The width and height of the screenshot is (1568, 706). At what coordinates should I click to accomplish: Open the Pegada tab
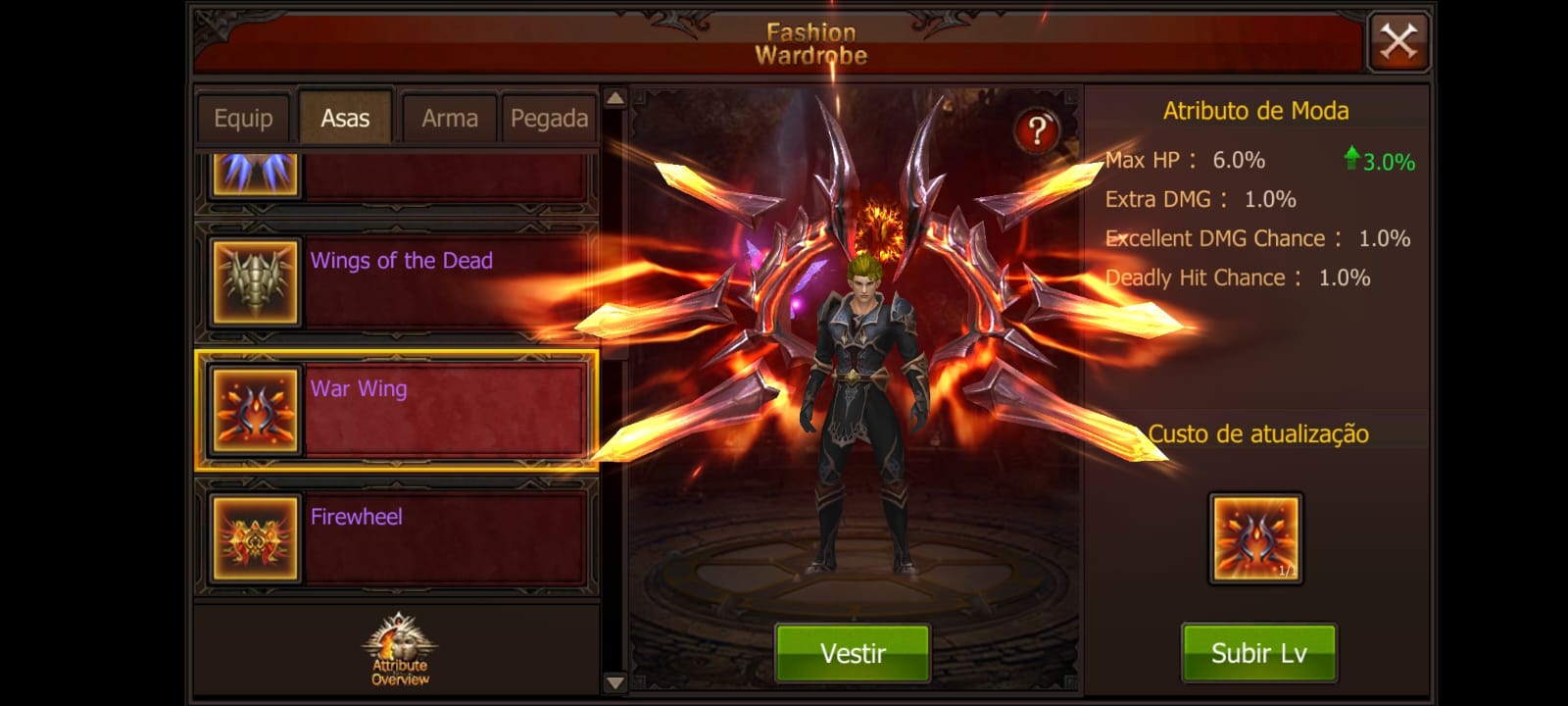[x=549, y=117]
